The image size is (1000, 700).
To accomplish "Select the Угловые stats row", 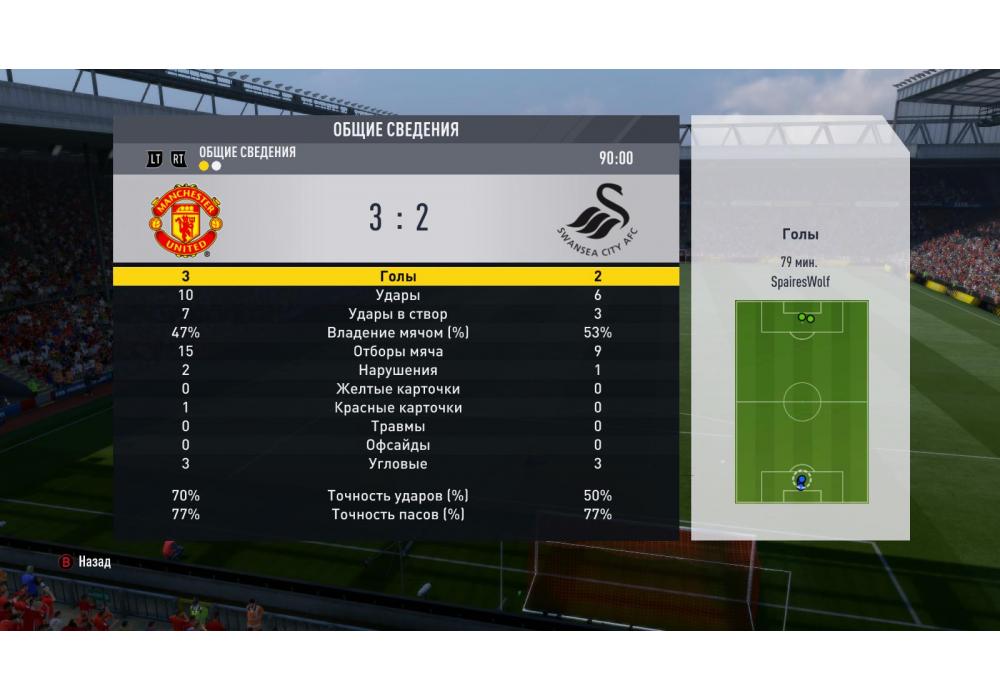I will 397,464.
